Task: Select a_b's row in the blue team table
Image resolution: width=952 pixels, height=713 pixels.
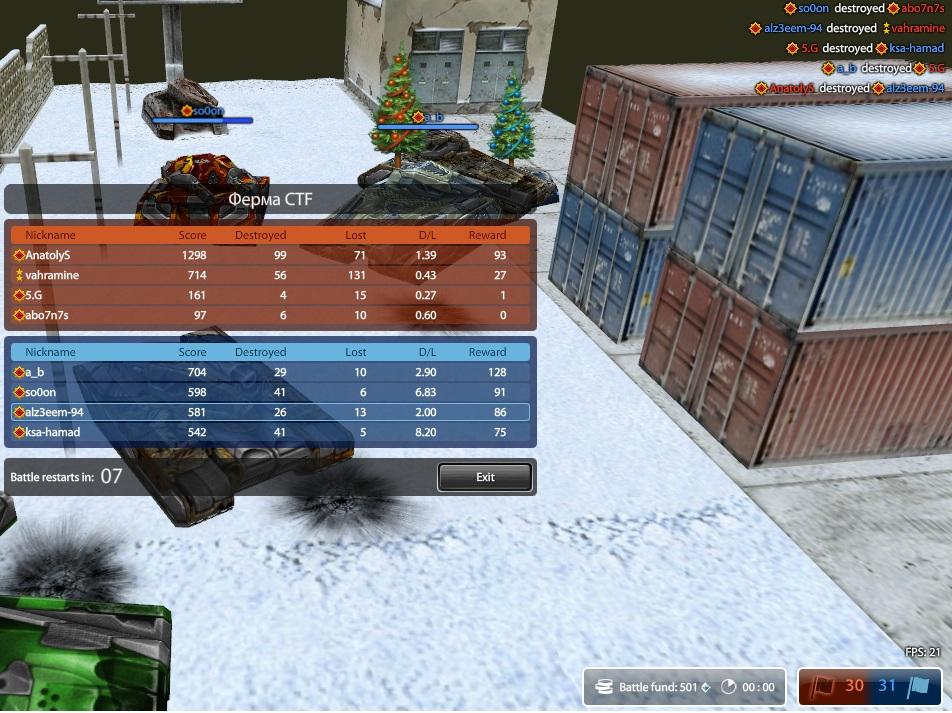Action: [x=270, y=372]
